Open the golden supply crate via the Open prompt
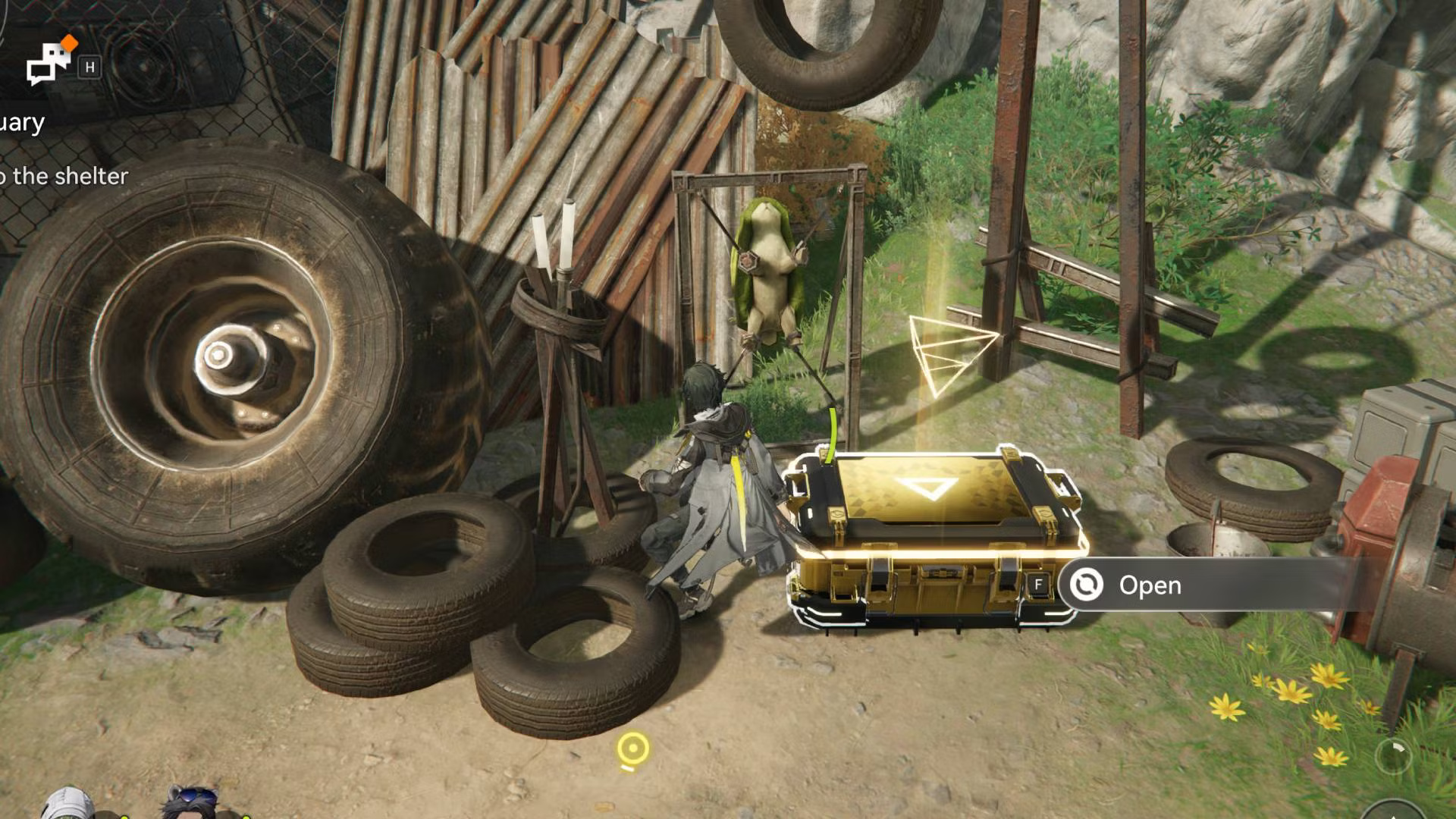 pyautogui.click(x=1149, y=585)
